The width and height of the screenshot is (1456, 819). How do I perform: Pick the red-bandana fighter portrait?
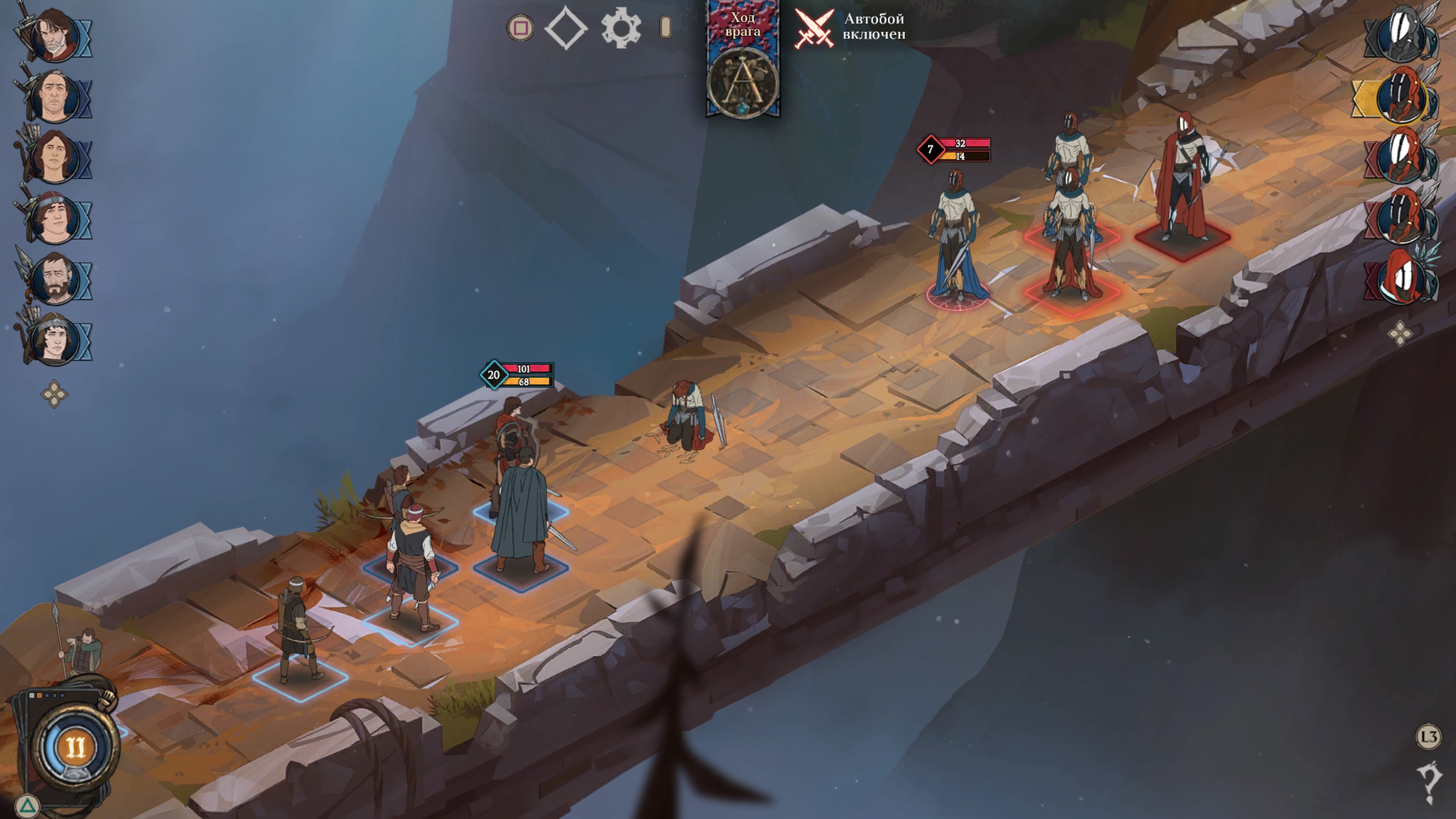[55, 218]
